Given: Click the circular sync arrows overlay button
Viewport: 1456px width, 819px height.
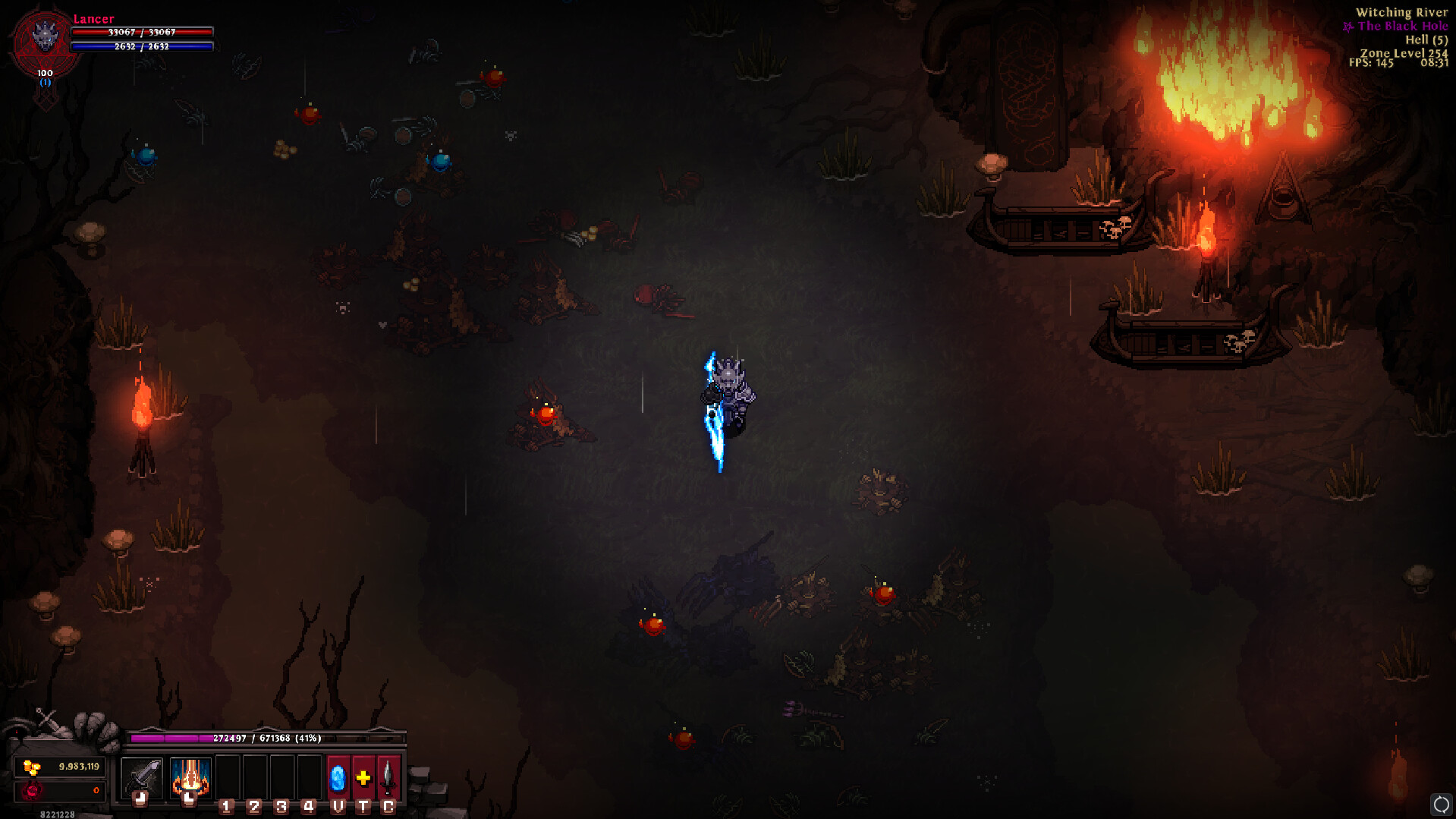Looking at the screenshot, I should click(1441, 804).
